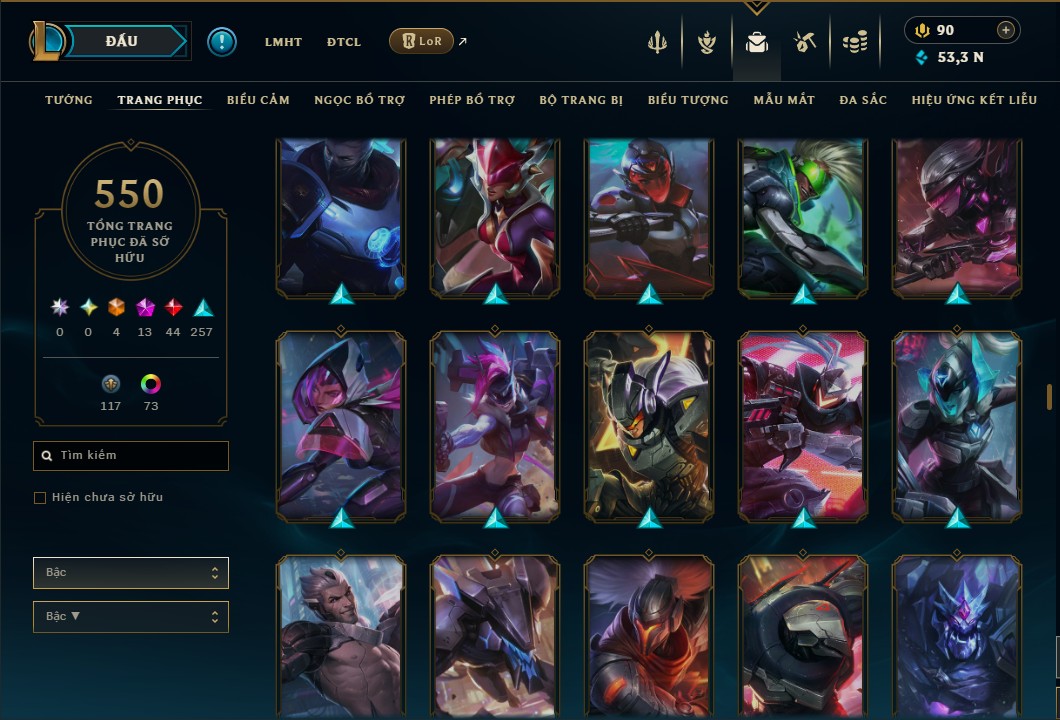The height and width of the screenshot is (720, 1060).
Task: Click the ĐẤU play button
Action: [x=121, y=41]
